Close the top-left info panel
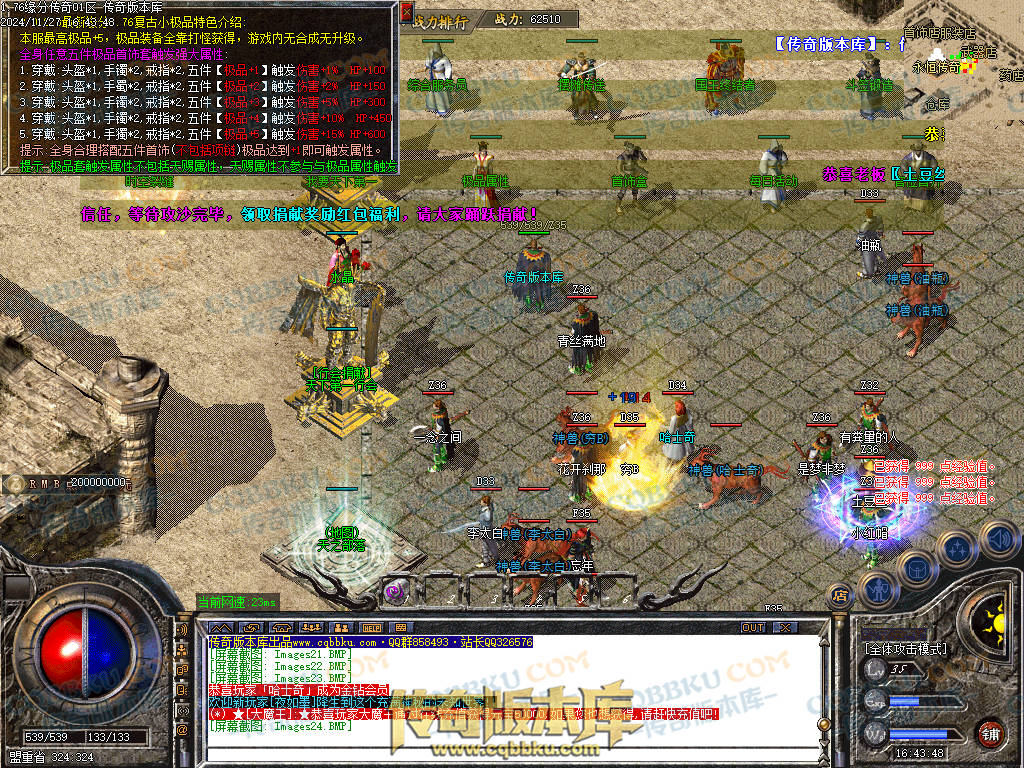This screenshot has height=768, width=1024. click(x=406, y=13)
